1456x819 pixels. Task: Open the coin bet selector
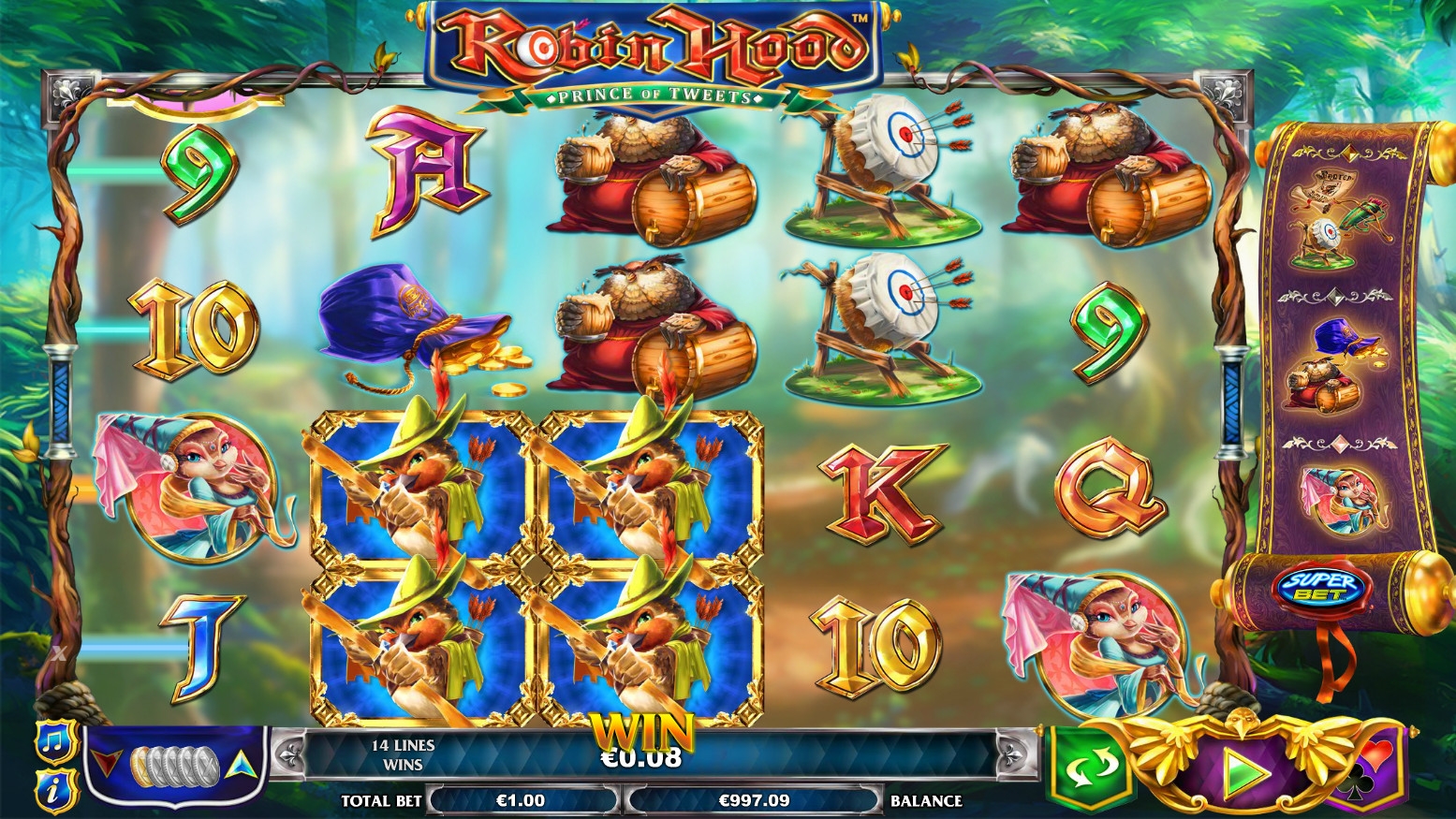pos(175,766)
